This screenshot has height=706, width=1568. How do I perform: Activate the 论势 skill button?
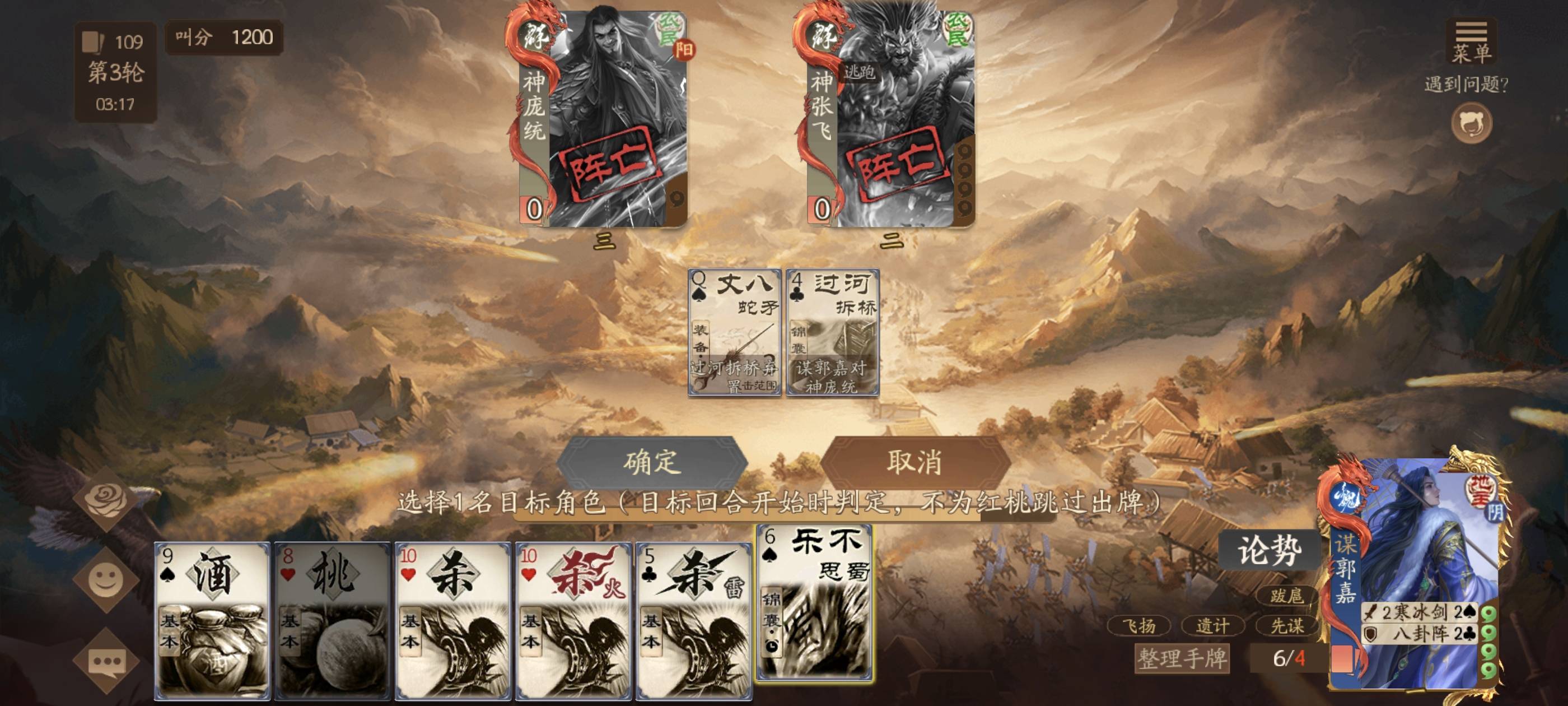pos(1270,550)
